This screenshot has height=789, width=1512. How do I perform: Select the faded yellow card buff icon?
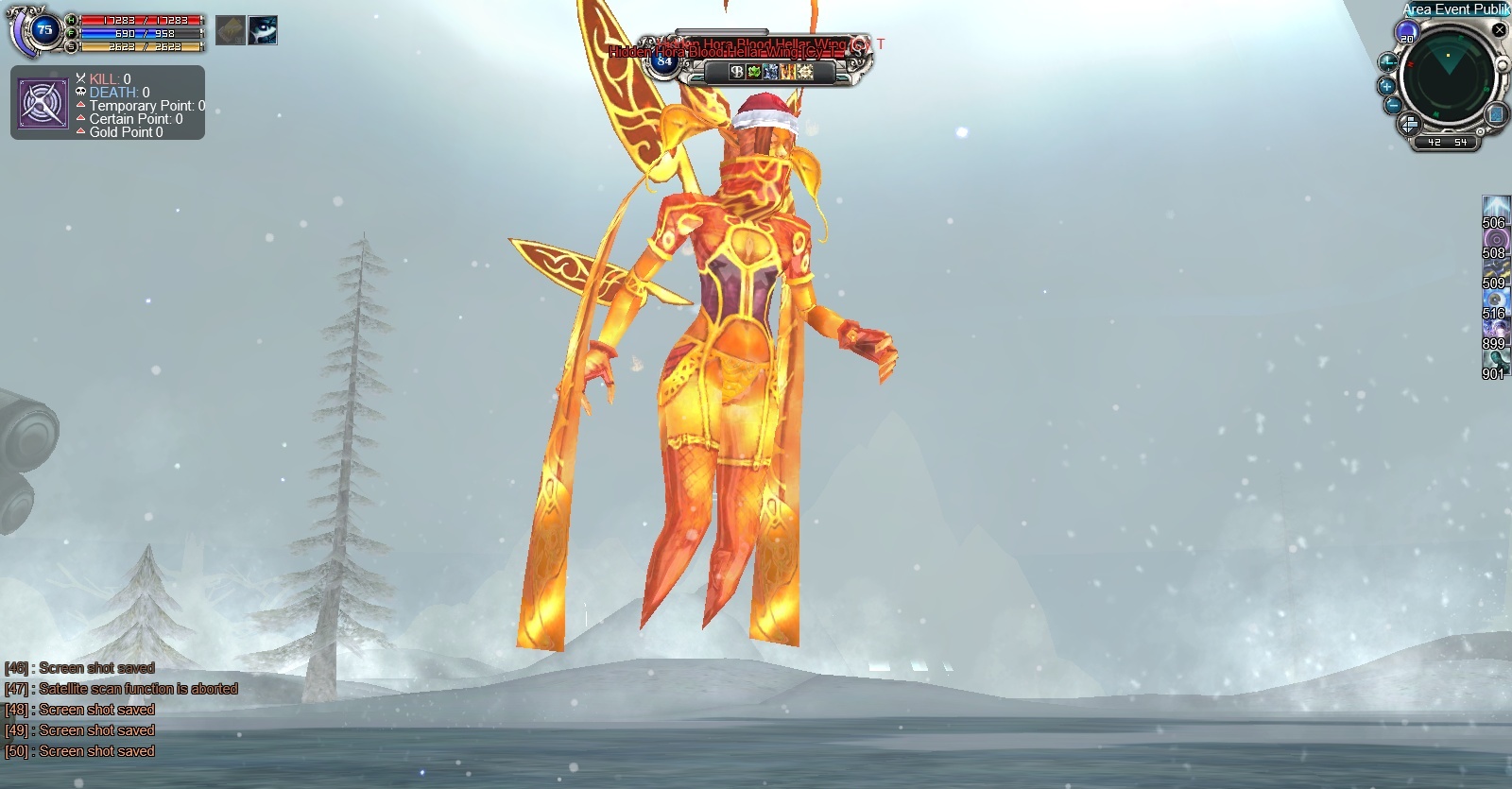point(230,30)
